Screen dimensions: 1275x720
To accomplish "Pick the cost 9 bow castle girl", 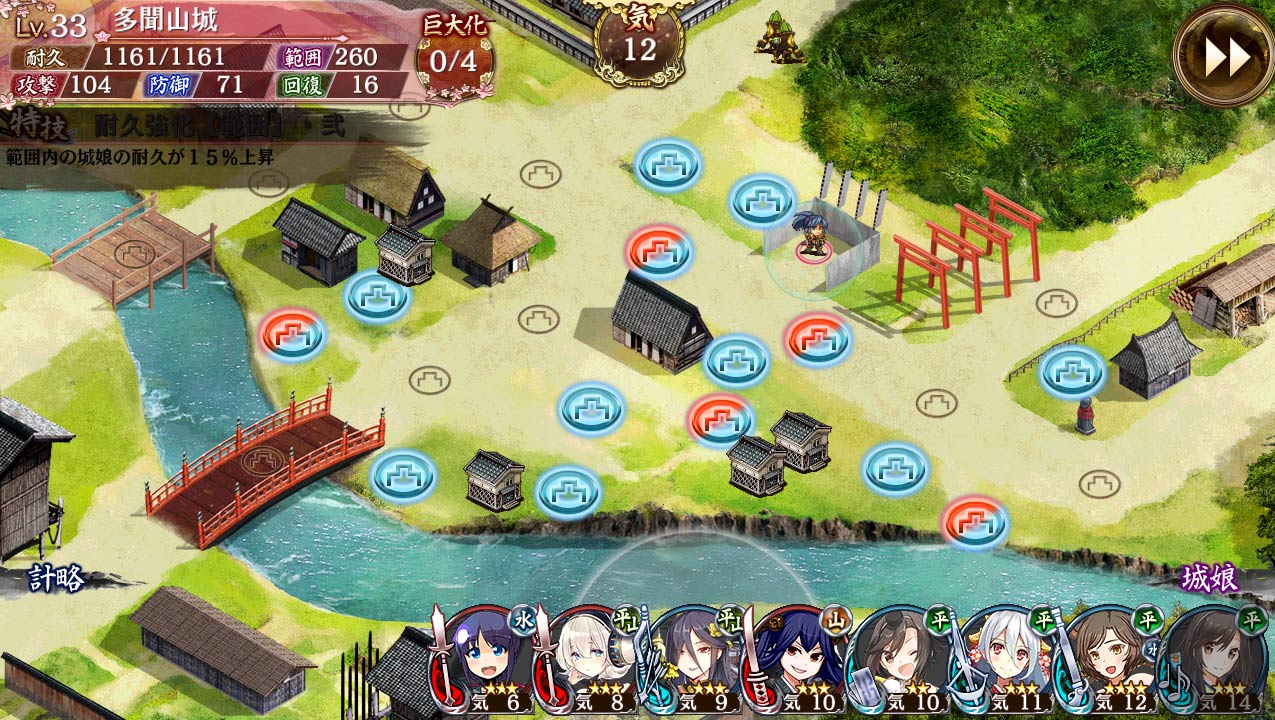I will click(x=697, y=658).
